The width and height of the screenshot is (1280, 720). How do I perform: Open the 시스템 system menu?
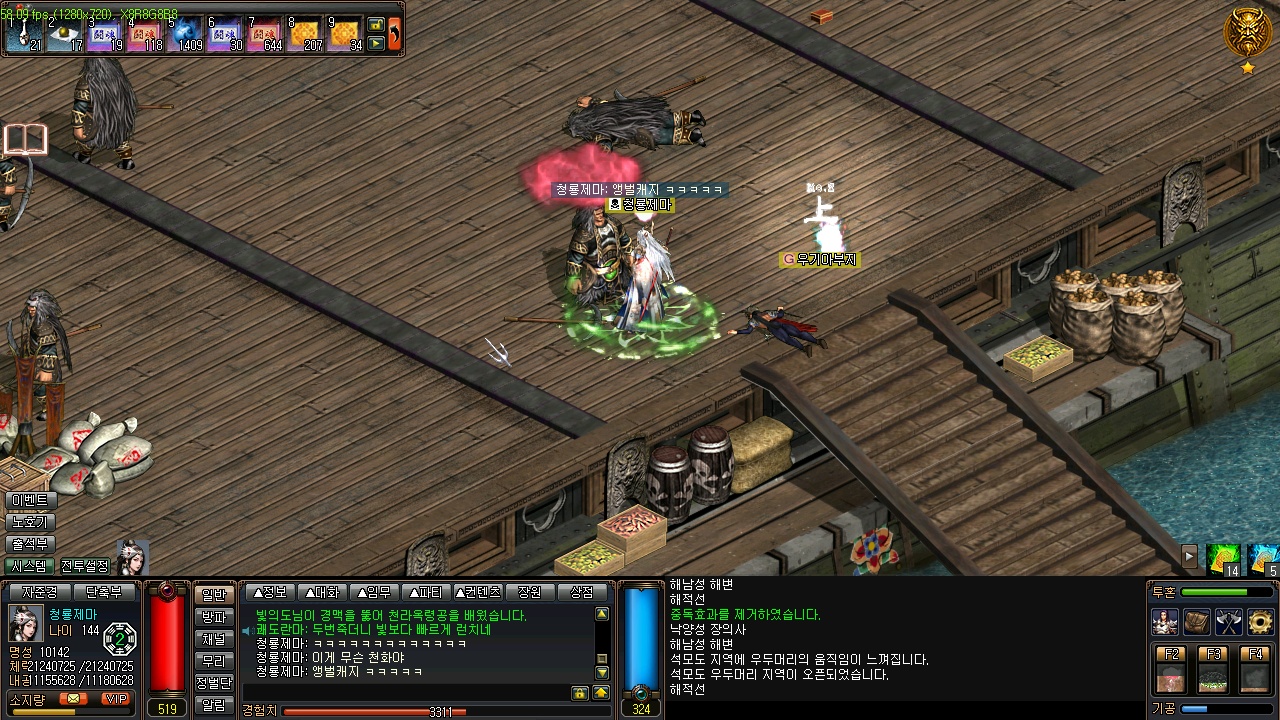(30, 566)
